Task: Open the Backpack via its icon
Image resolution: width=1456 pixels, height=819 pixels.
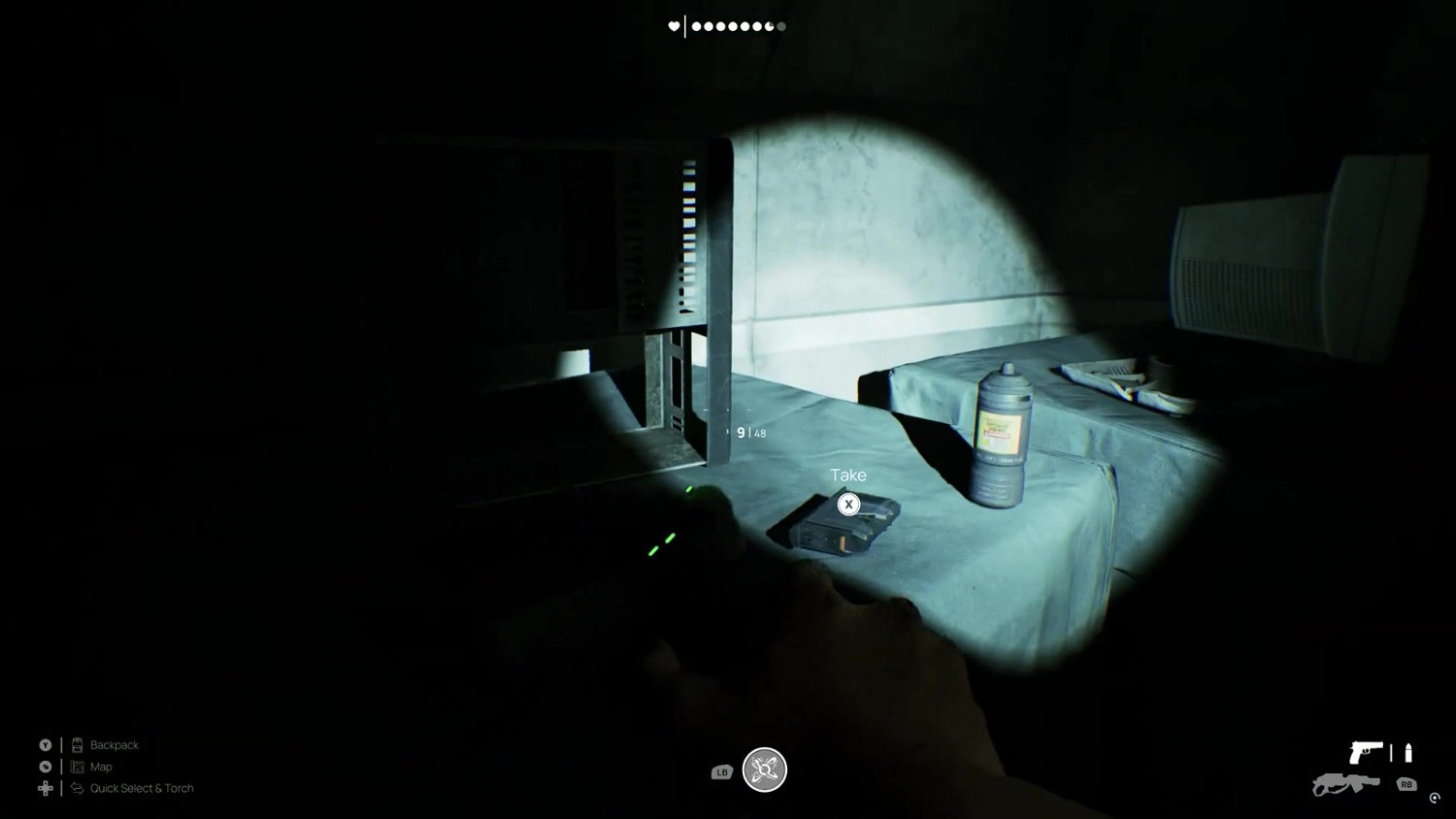Action: click(x=78, y=744)
